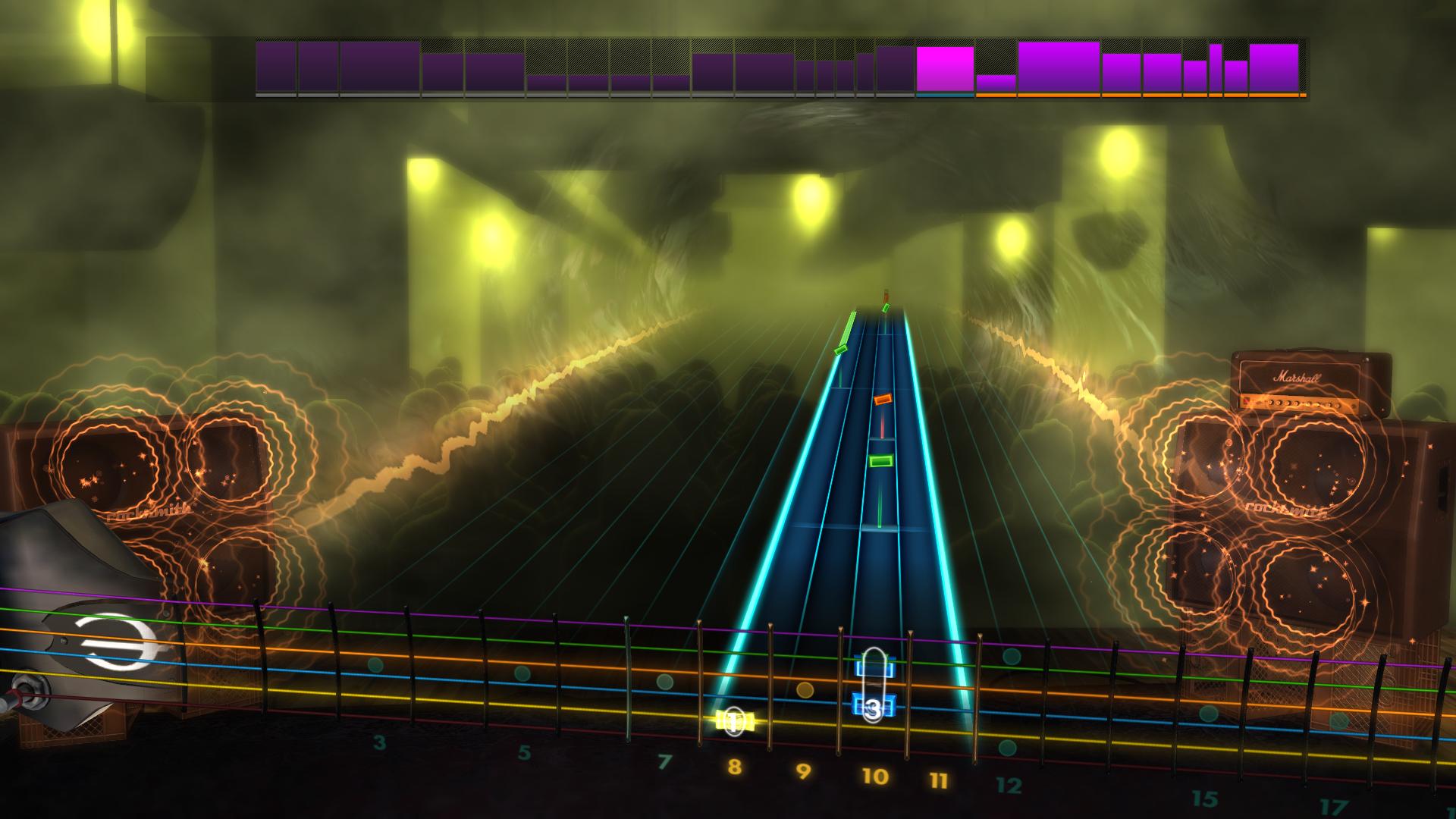Select the teal-underlined timeline section
Image resolution: width=1456 pixels, height=819 pixels.
tap(946, 94)
